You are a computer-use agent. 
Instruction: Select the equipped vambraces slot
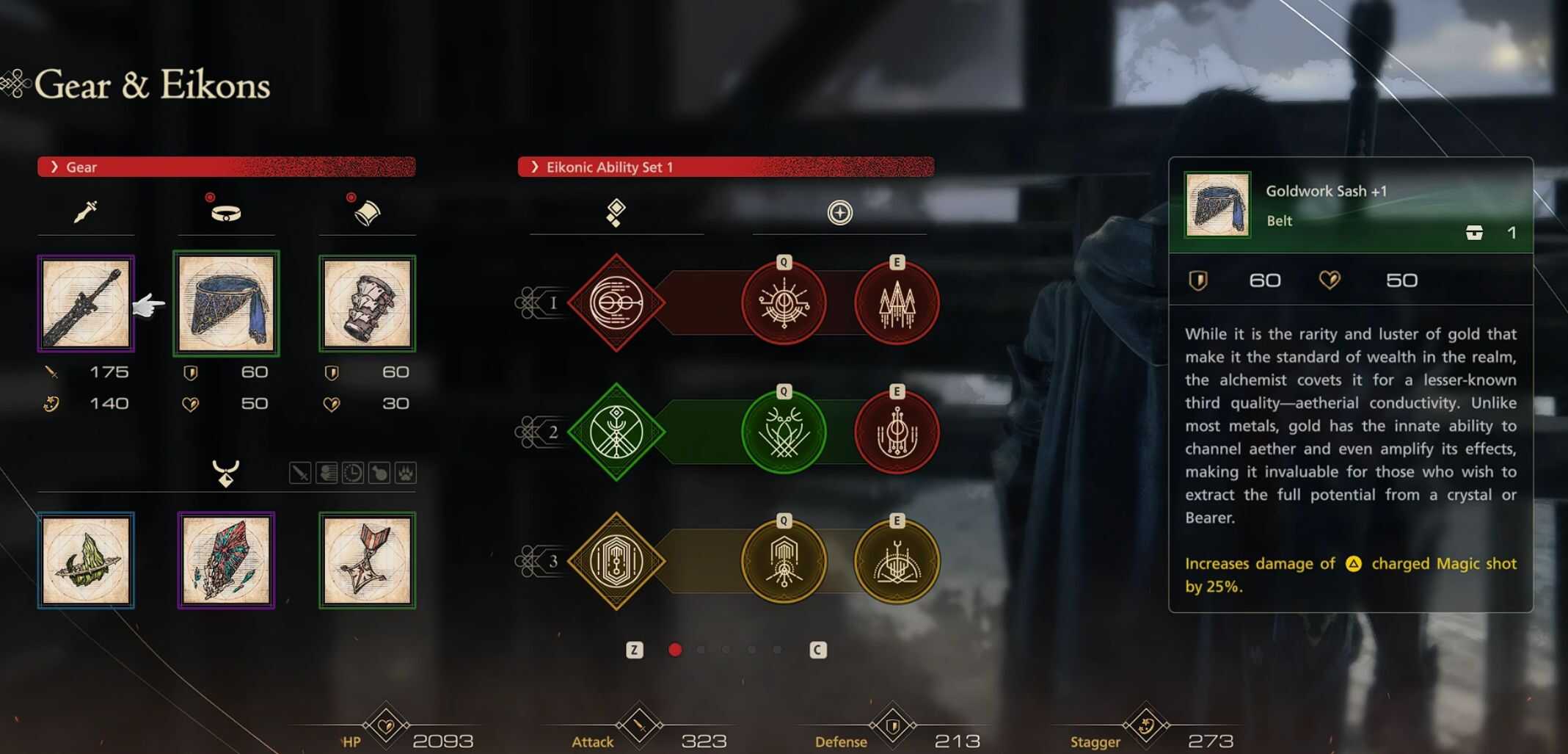(367, 304)
